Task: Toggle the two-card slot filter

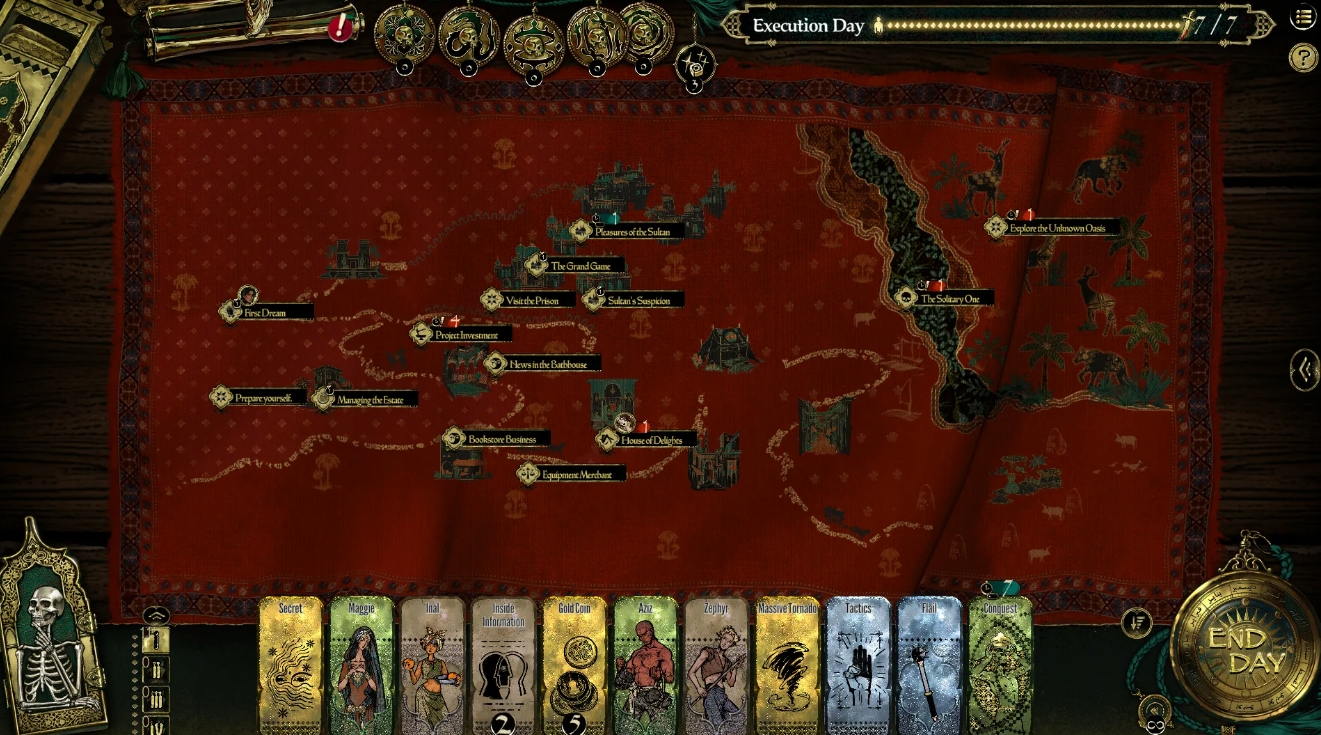Action: 156,670
